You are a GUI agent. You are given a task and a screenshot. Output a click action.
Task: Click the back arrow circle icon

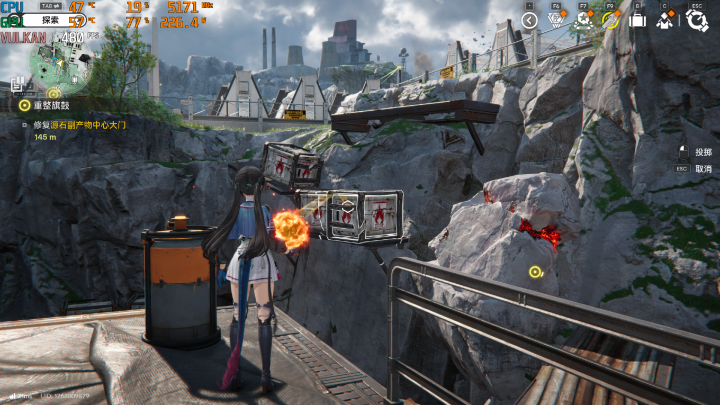pos(531,19)
